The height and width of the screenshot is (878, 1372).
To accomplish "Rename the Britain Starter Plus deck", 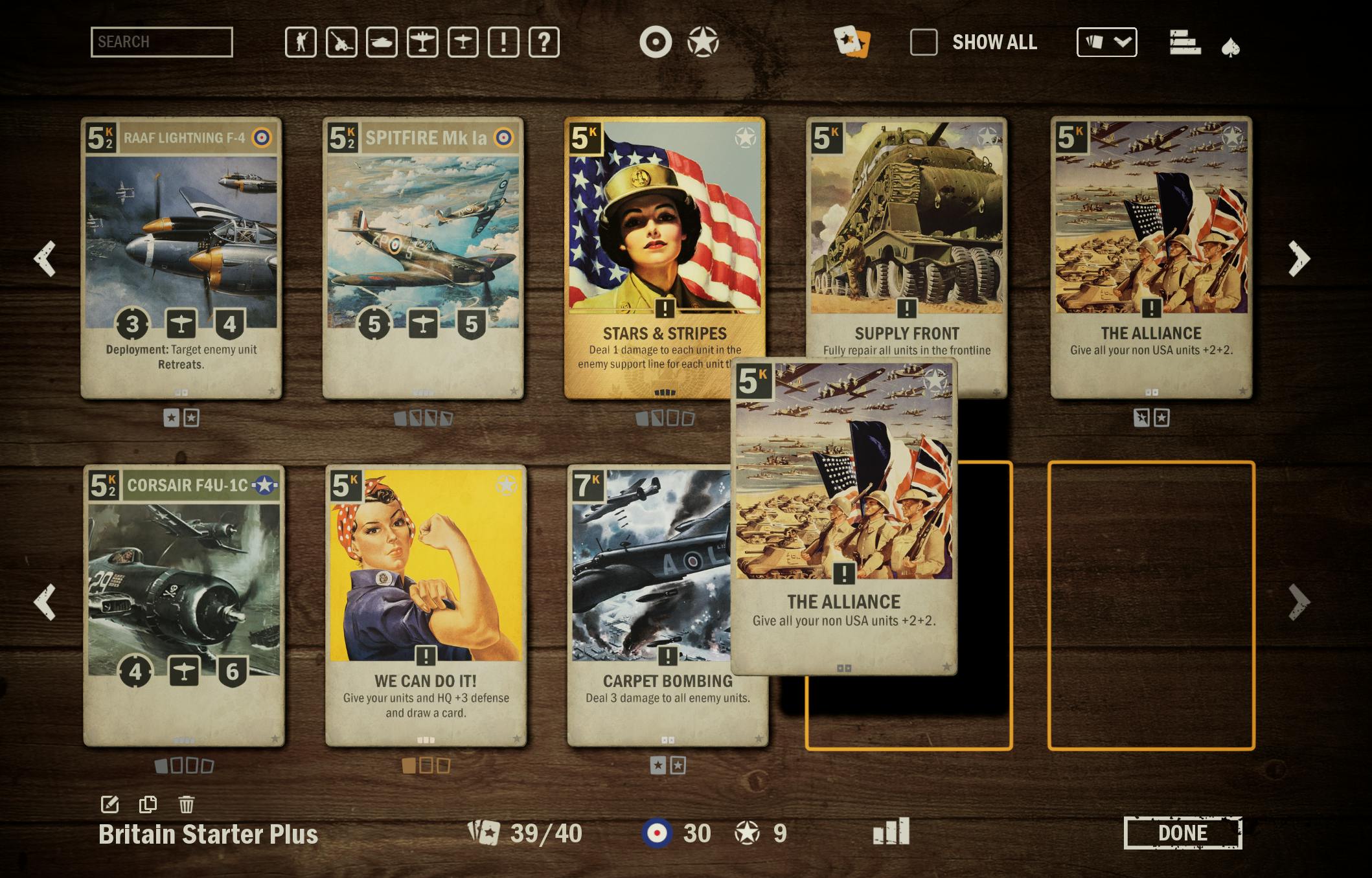I will pyautogui.click(x=110, y=803).
